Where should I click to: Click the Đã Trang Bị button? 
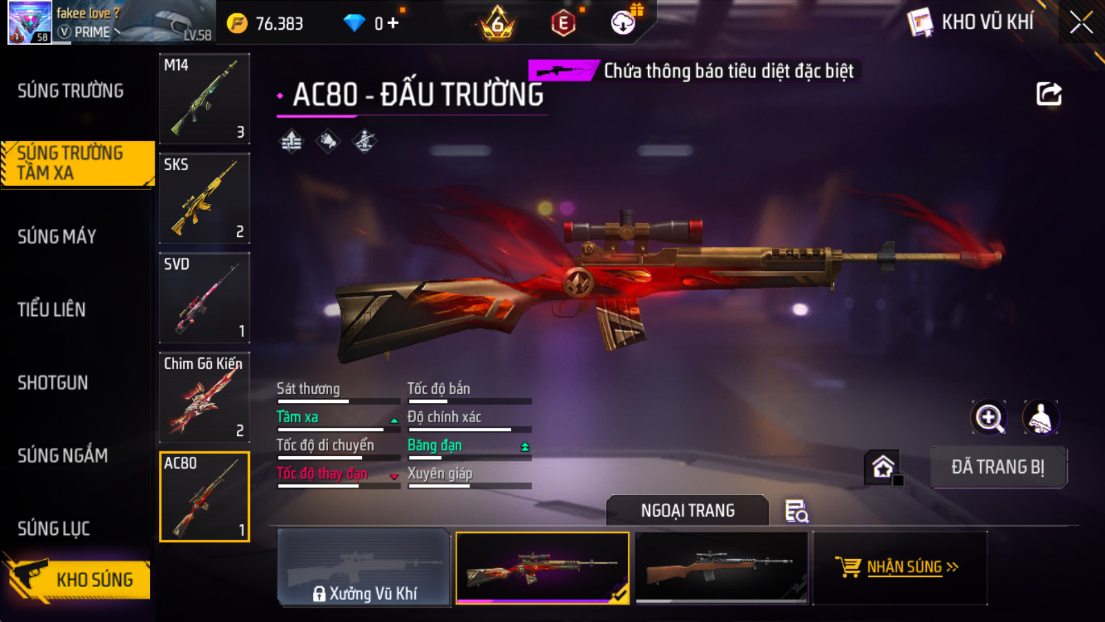coord(998,467)
